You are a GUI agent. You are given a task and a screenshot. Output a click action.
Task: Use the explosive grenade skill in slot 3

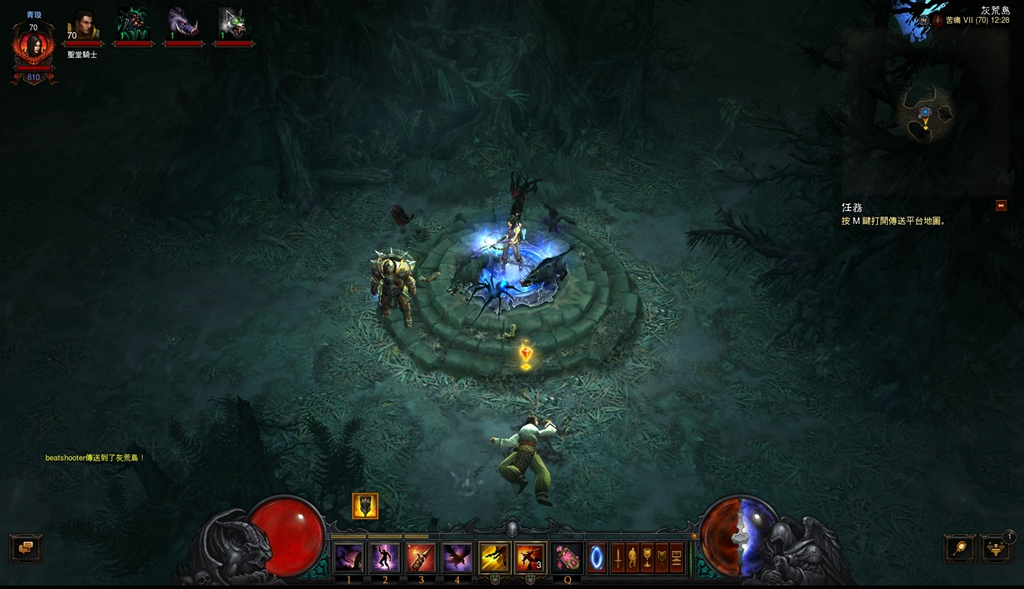[x=420, y=557]
